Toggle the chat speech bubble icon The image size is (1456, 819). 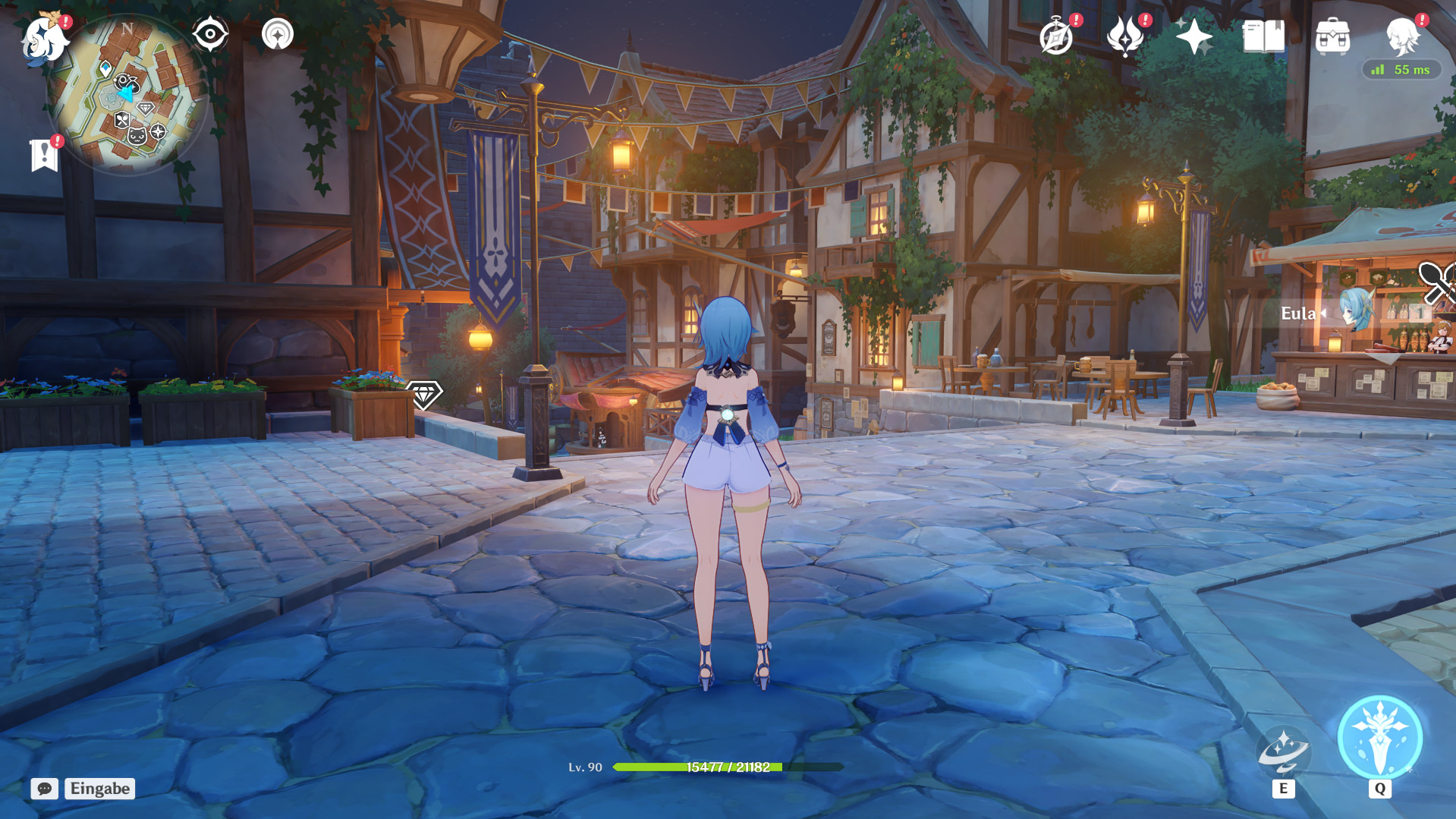coord(46,789)
